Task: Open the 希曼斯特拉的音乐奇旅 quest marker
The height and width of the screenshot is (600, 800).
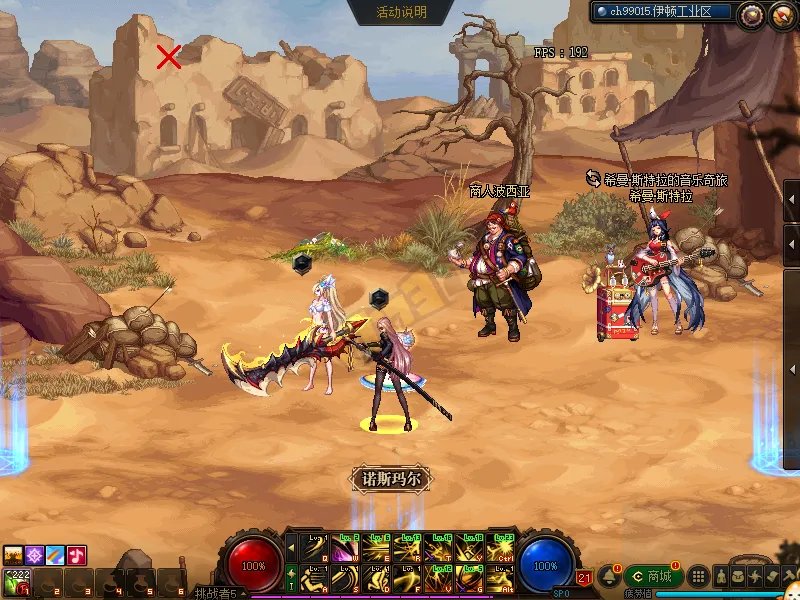Action: pos(656,180)
